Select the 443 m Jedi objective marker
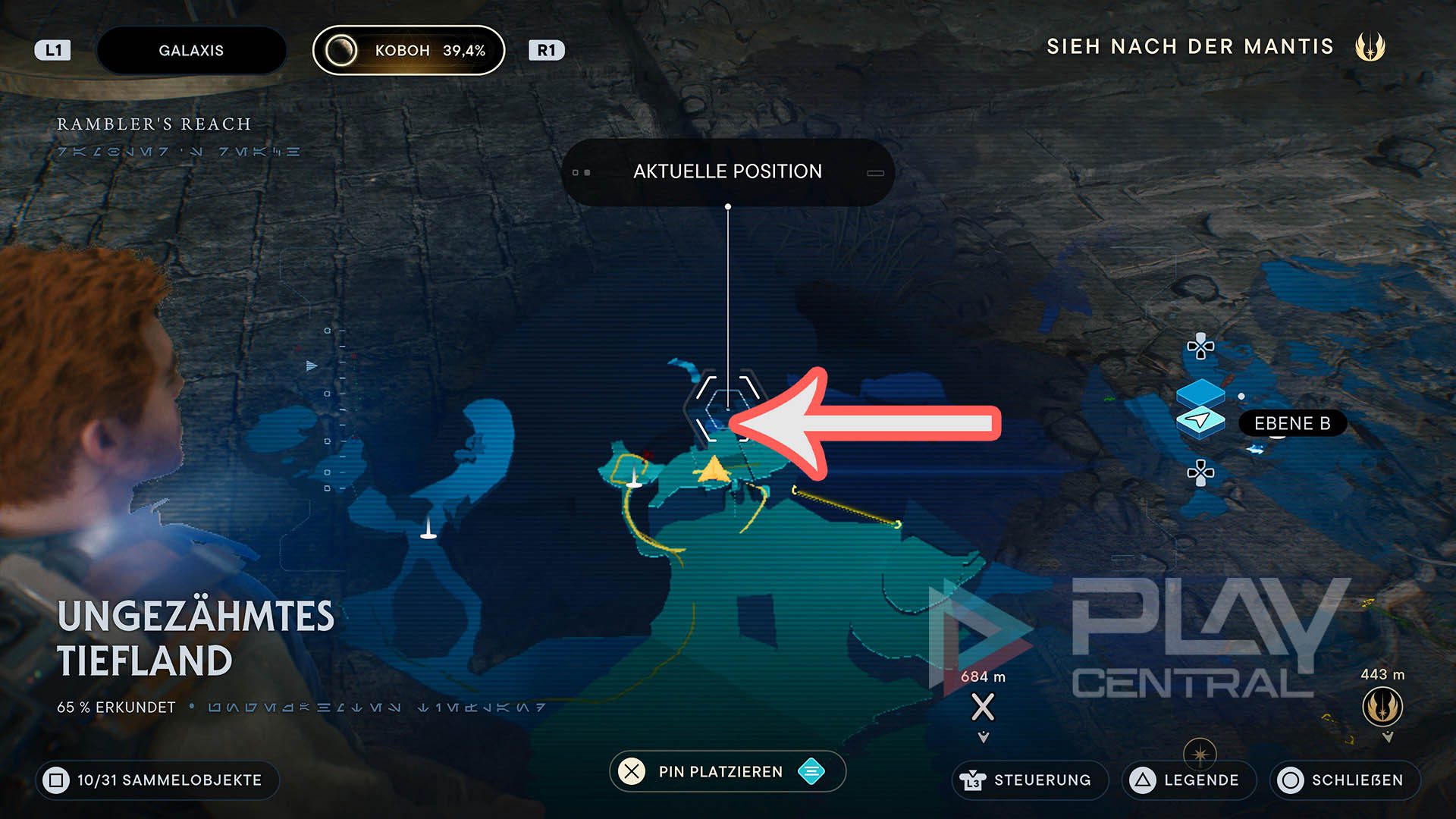Image resolution: width=1456 pixels, height=819 pixels. coord(1382,707)
